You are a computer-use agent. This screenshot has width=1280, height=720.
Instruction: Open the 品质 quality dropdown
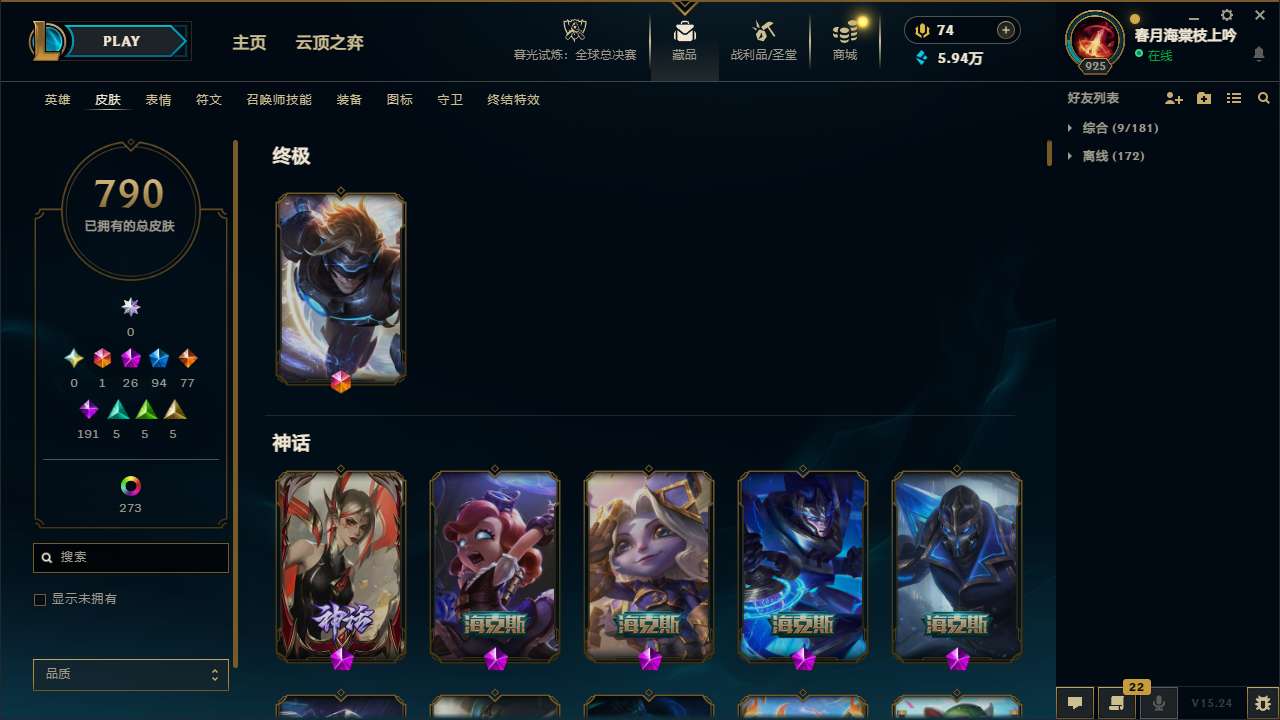(x=130, y=674)
